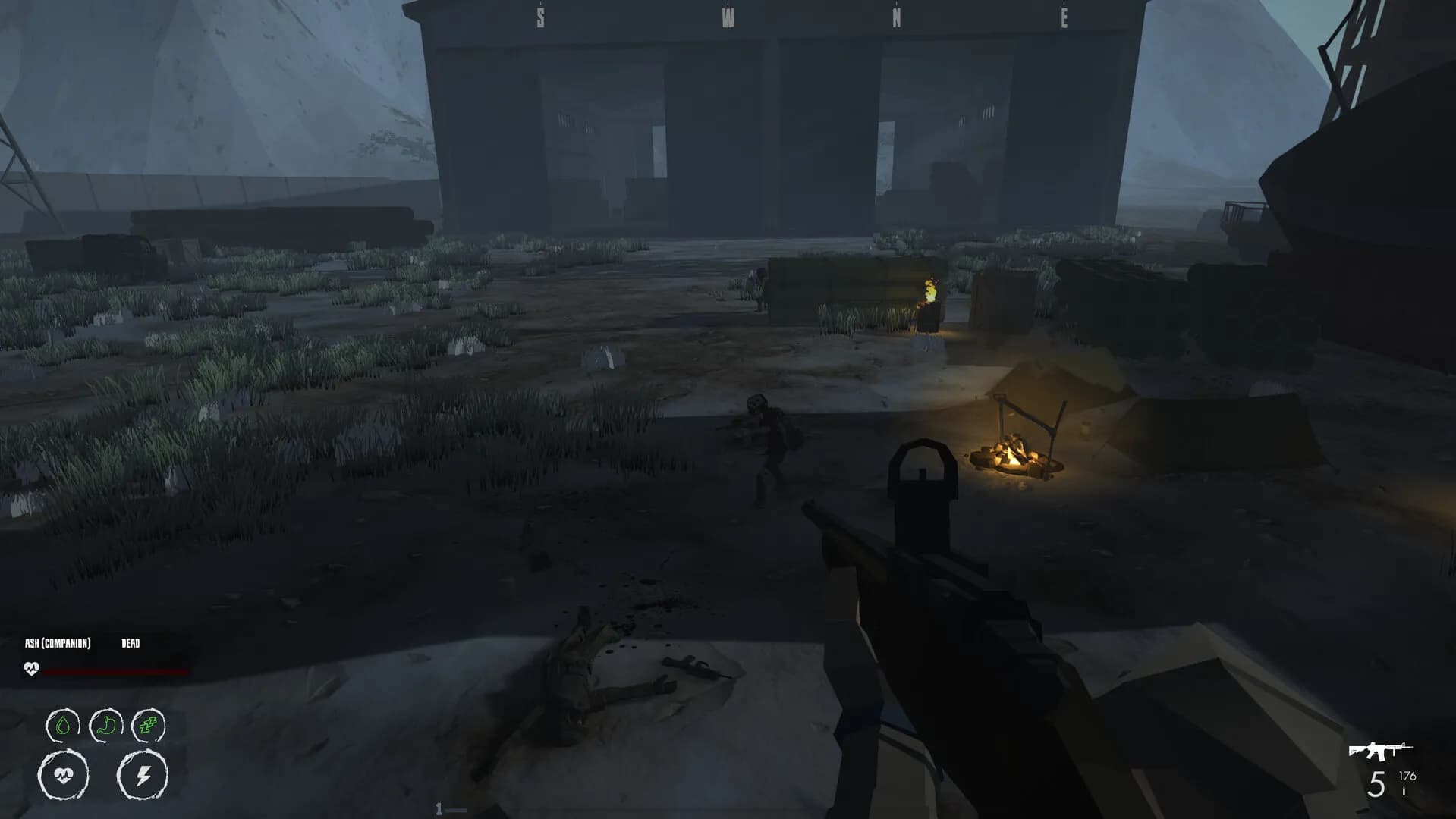Image resolution: width=1456 pixels, height=819 pixels.
Task: Click Ash's red health bar
Action: tap(114, 670)
